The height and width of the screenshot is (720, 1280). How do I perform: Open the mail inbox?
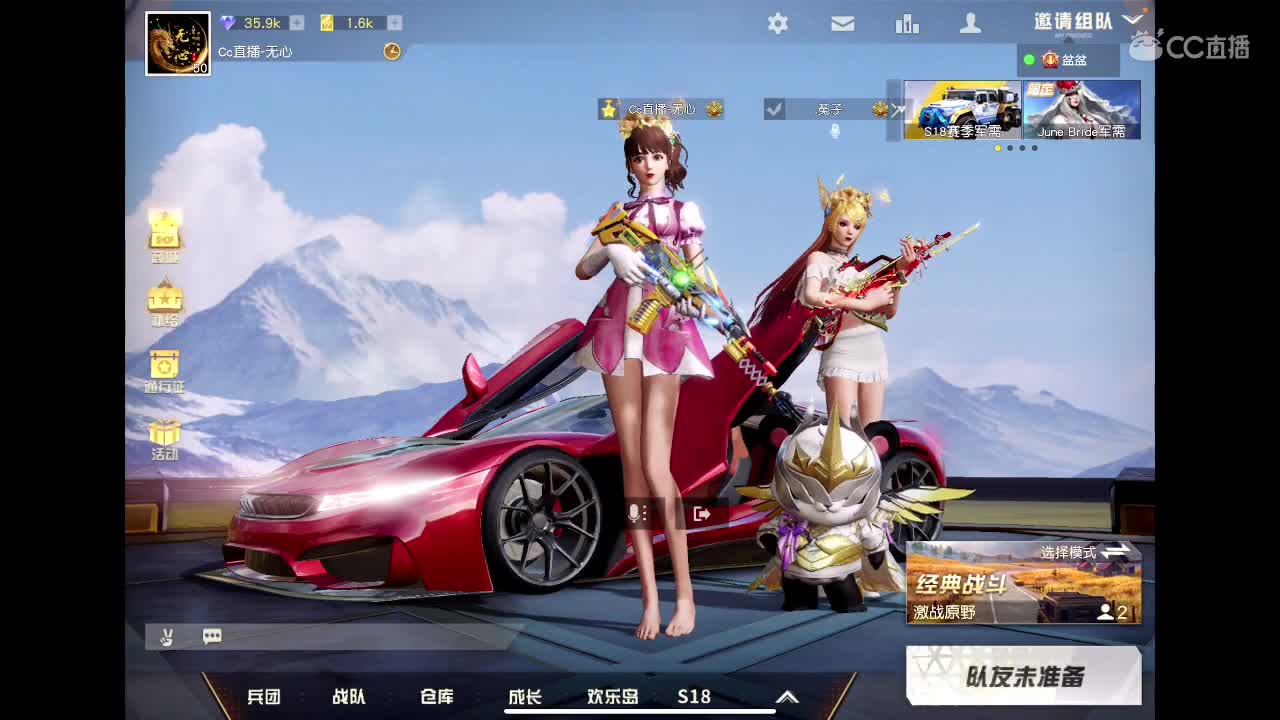point(842,22)
